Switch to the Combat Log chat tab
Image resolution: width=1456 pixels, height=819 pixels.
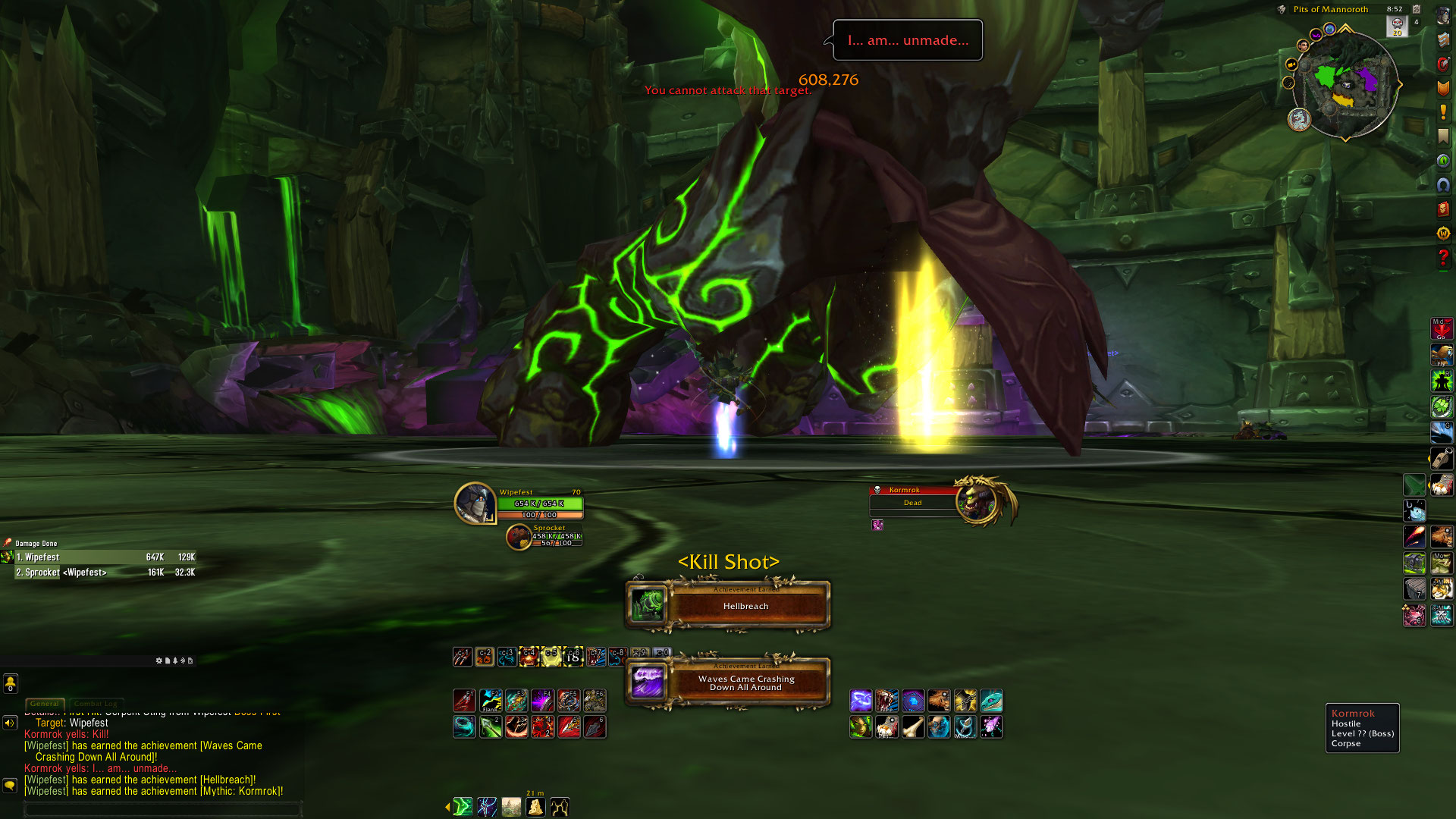[x=97, y=704]
